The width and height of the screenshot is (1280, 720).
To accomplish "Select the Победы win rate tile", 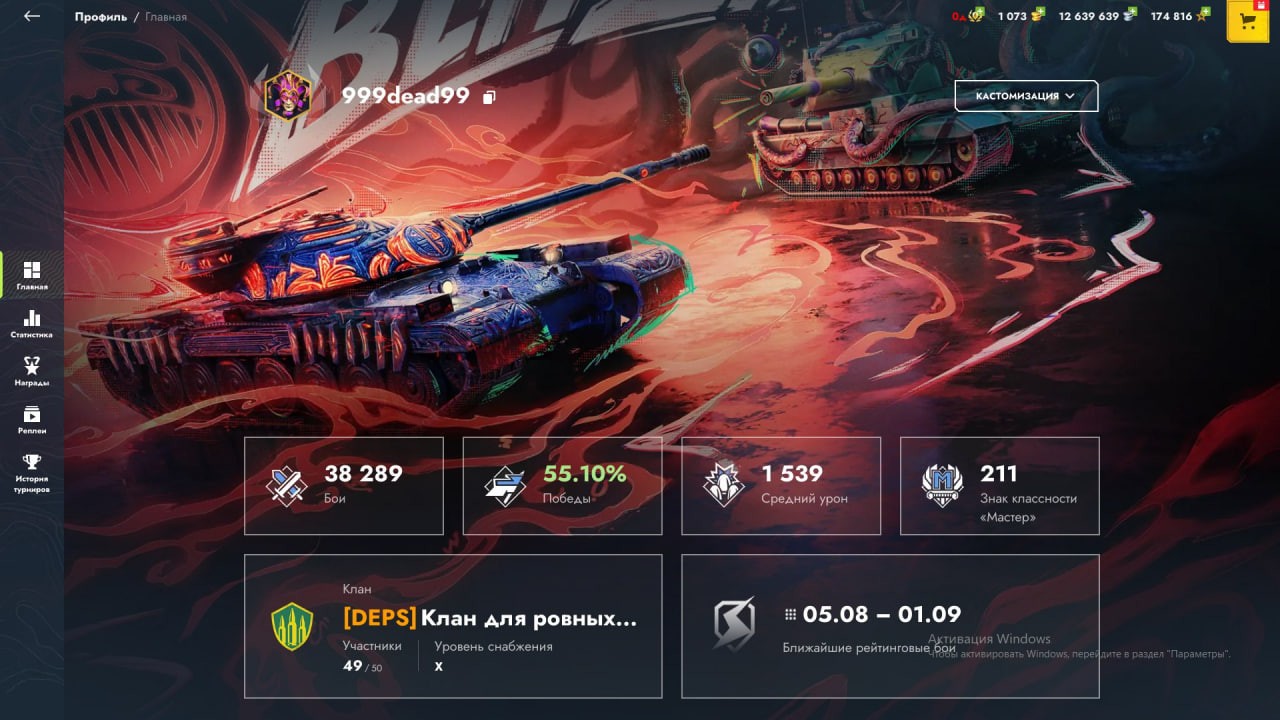I will click(x=562, y=485).
